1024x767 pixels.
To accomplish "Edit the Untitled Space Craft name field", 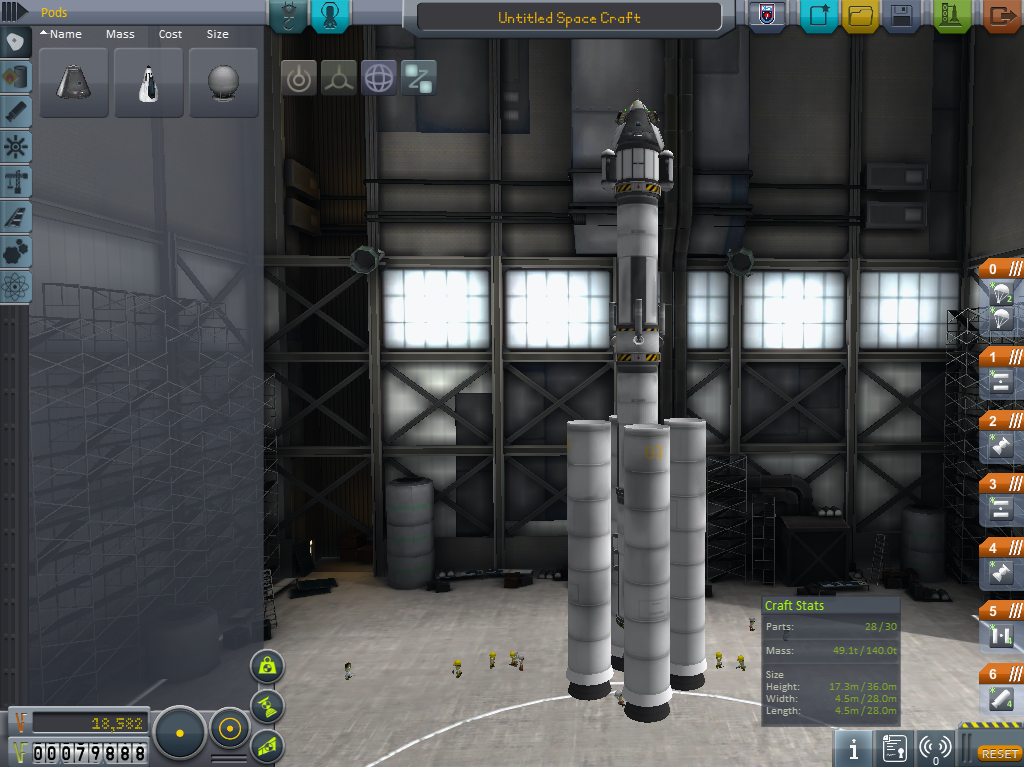I will 569,17.
